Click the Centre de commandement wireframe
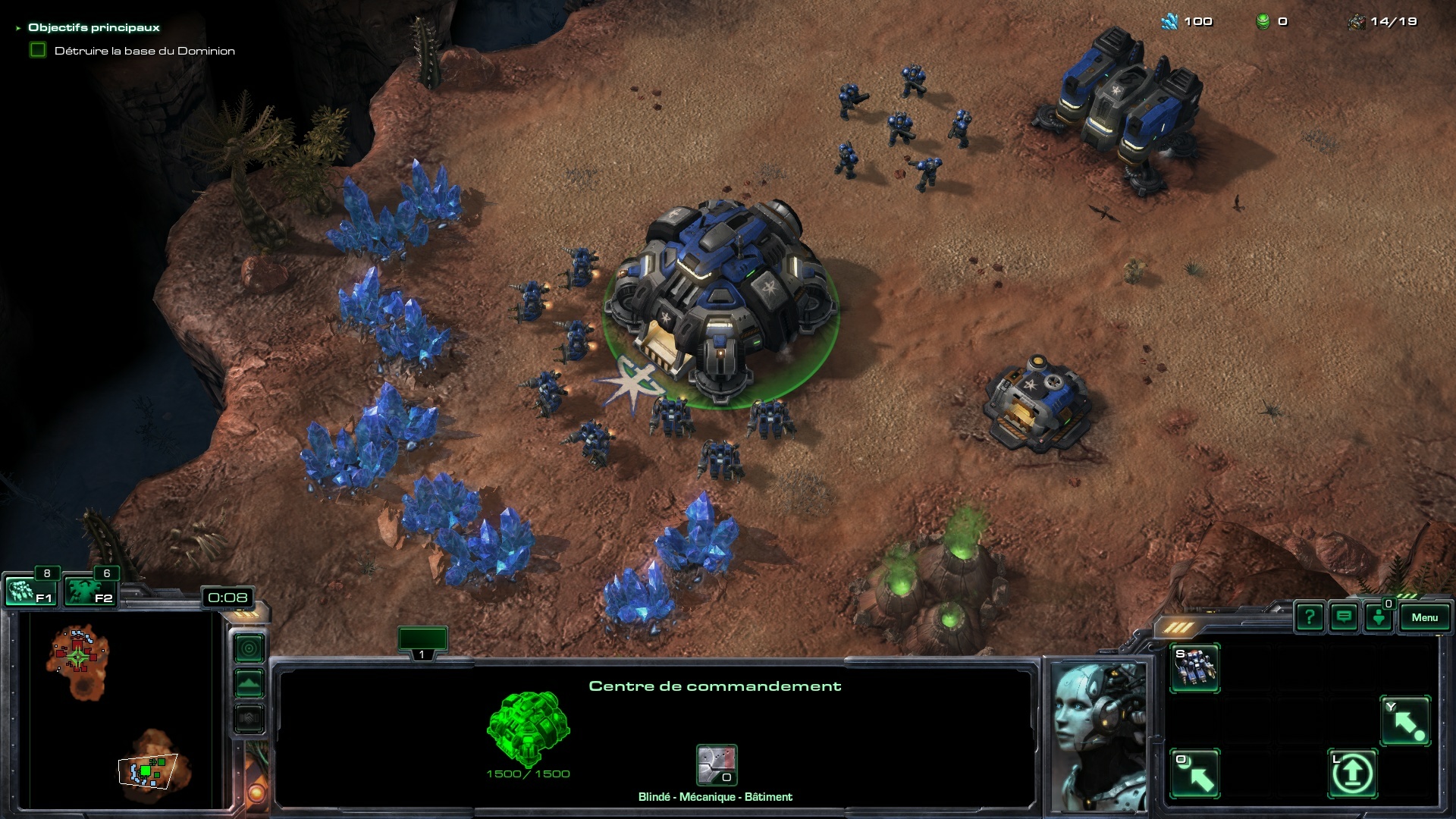1456x819 pixels. [528, 728]
